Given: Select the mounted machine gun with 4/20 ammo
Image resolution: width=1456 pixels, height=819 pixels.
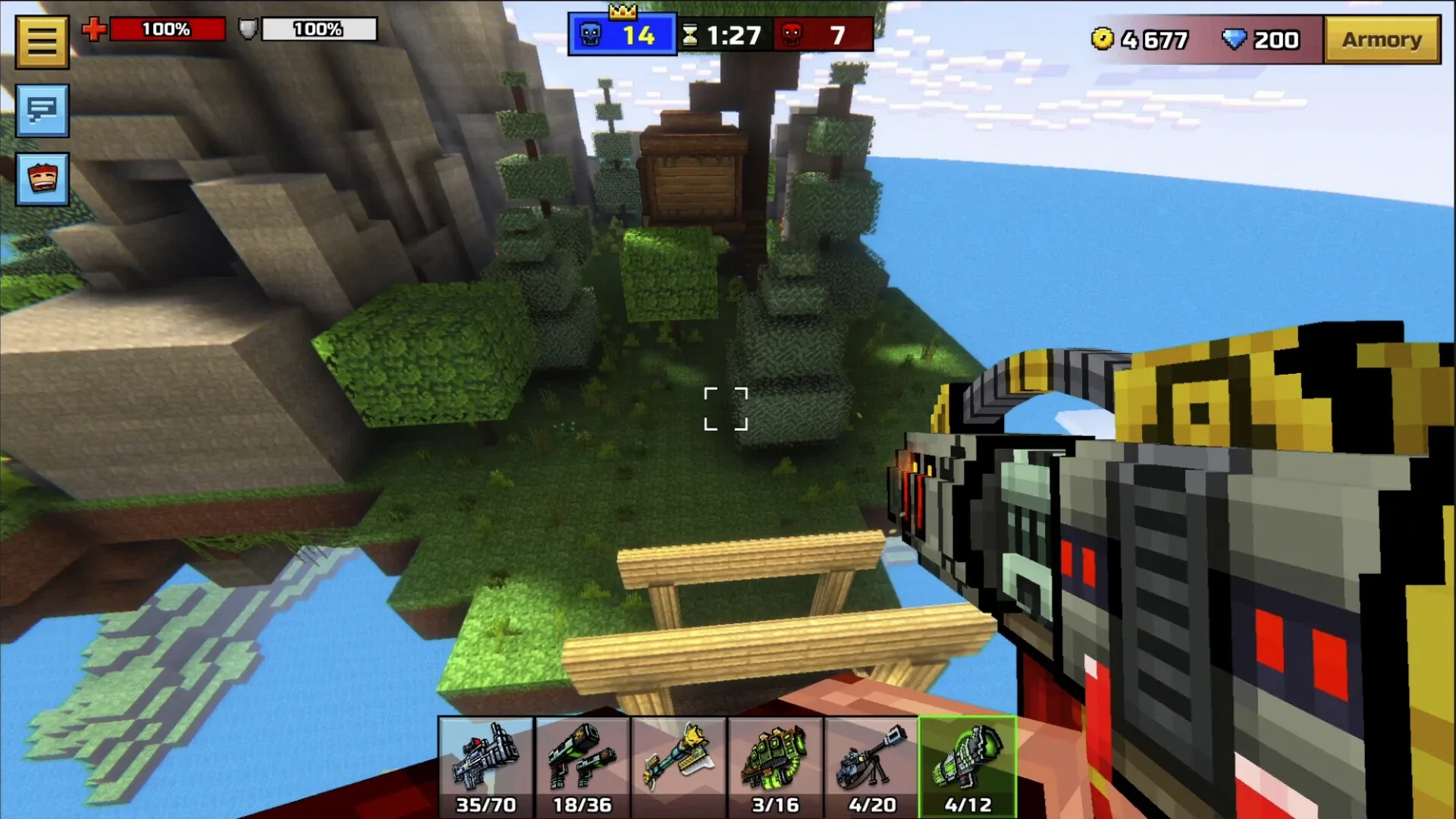Looking at the screenshot, I should coord(871,766).
